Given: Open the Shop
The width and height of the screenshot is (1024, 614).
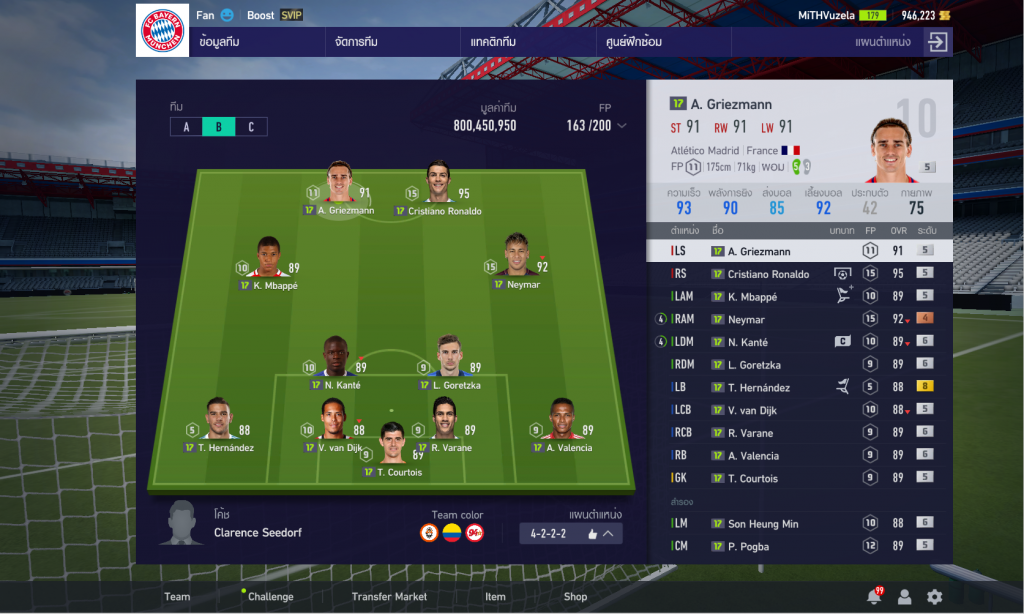Looking at the screenshot, I should pyautogui.click(x=575, y=597).
